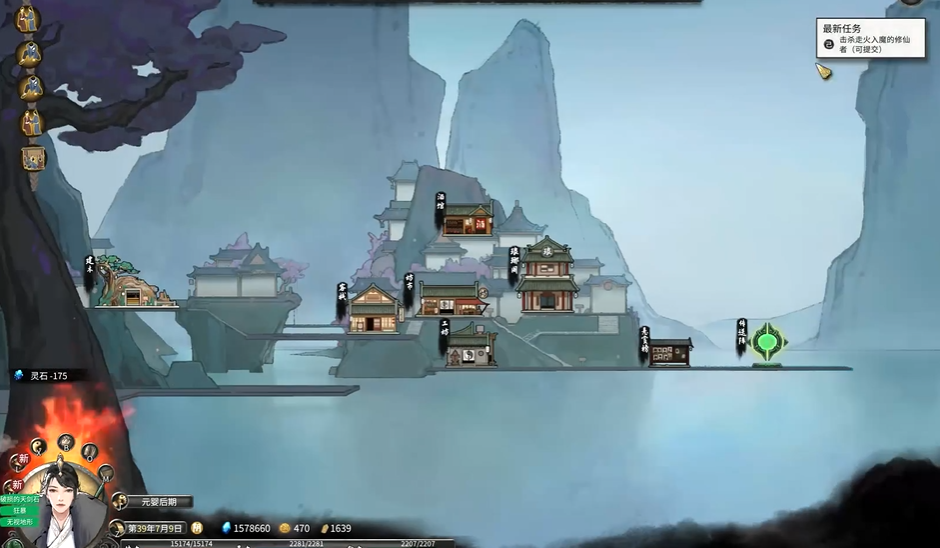Open the inventory bag icon
Viewport: 940px width, 548px height.
coord(90,451)
